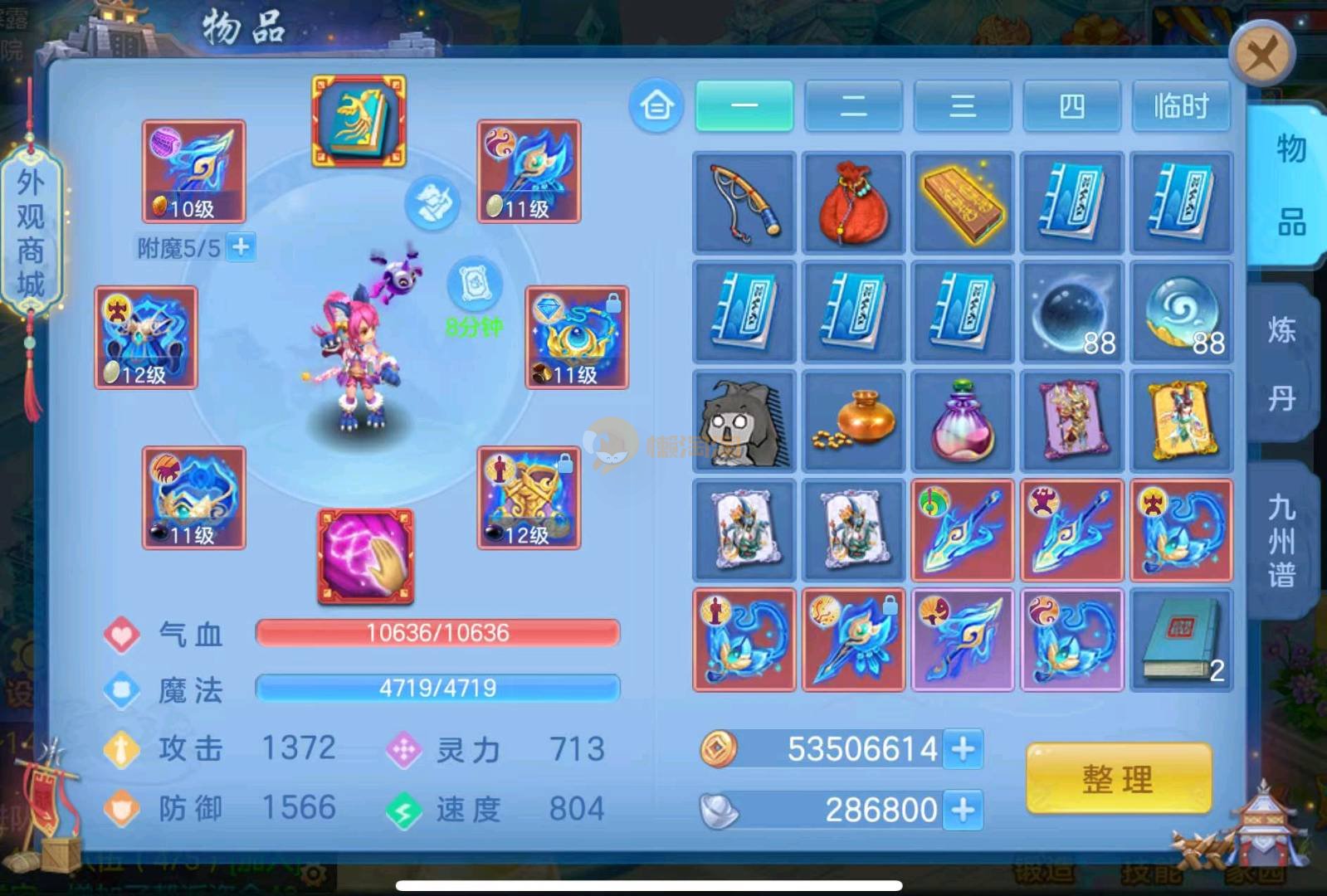Image resolution: width=1327 pixels, height=896 pixels.
Task: Open the 临时 temporary bag tab
Action: click(1180, 106)
